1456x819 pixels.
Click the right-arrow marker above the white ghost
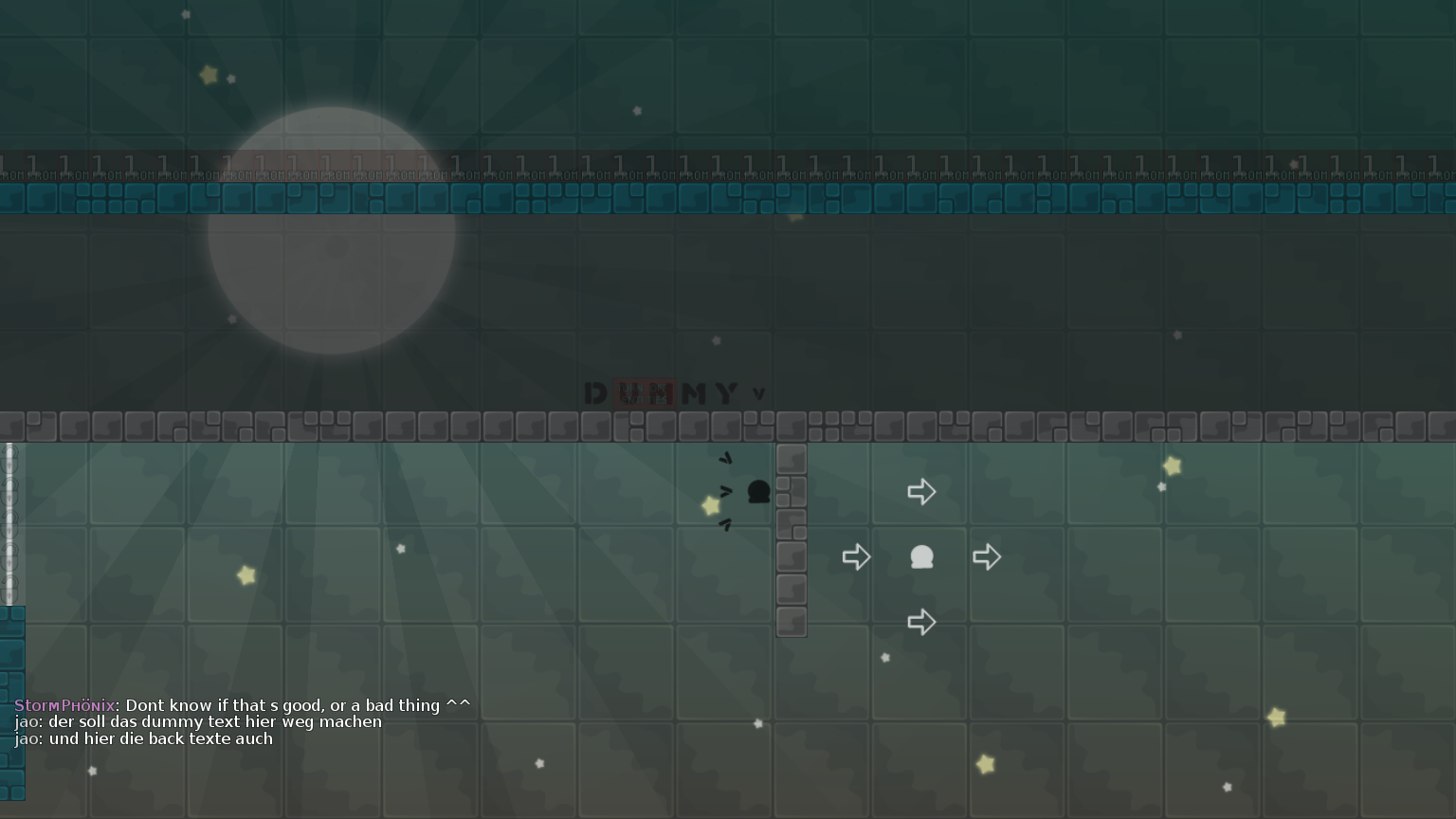920,491
